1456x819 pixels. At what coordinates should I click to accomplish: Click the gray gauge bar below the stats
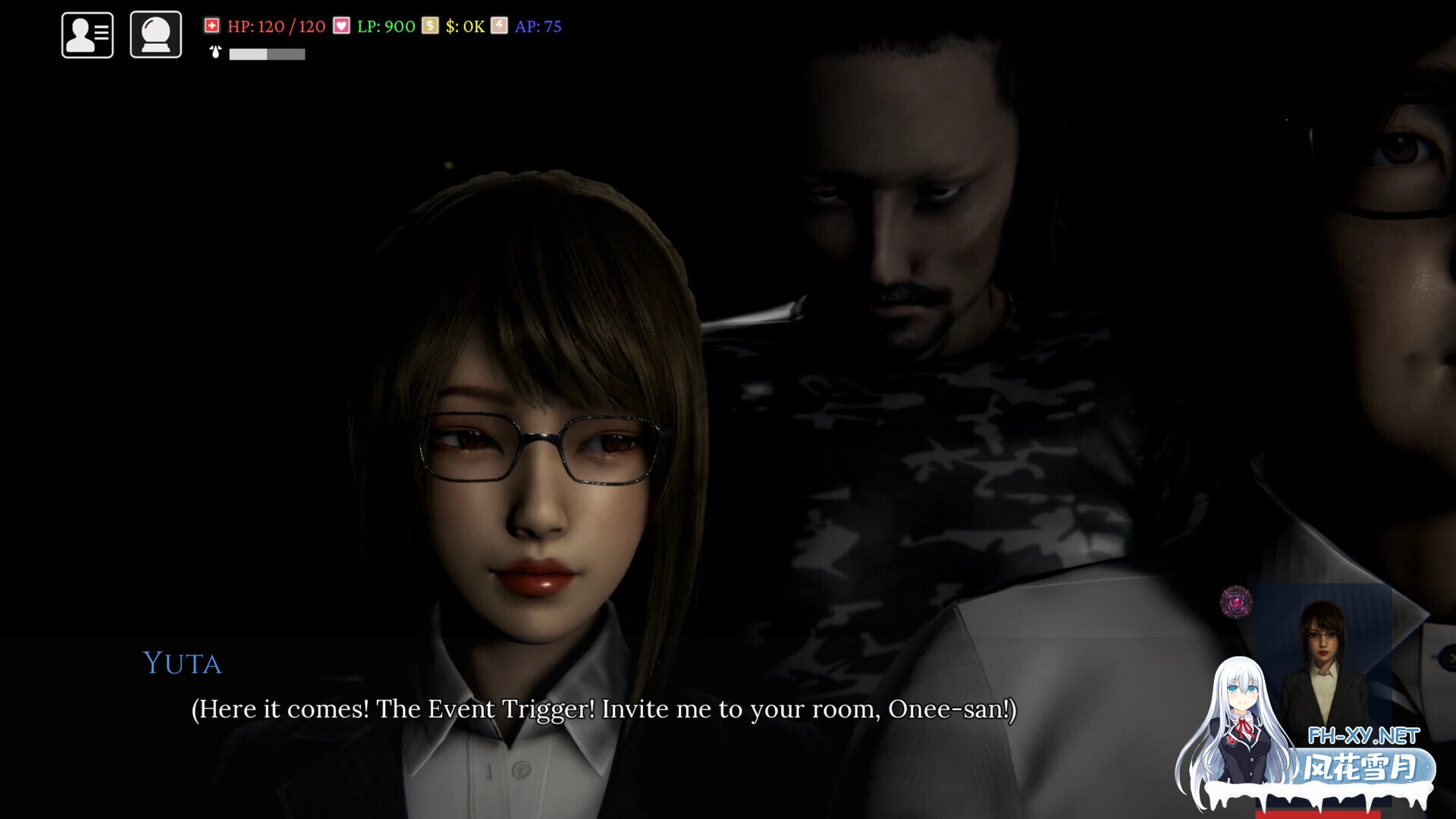pyautogui.click(x=265, y=54)
